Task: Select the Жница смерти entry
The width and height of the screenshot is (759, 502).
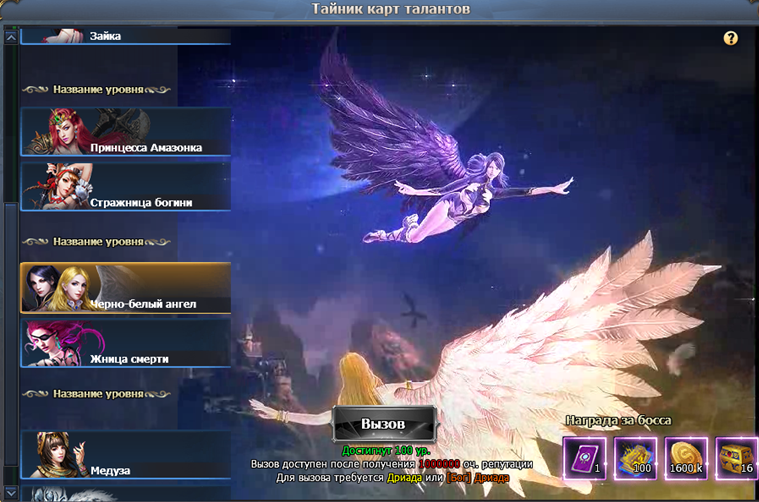Action: 125,343
